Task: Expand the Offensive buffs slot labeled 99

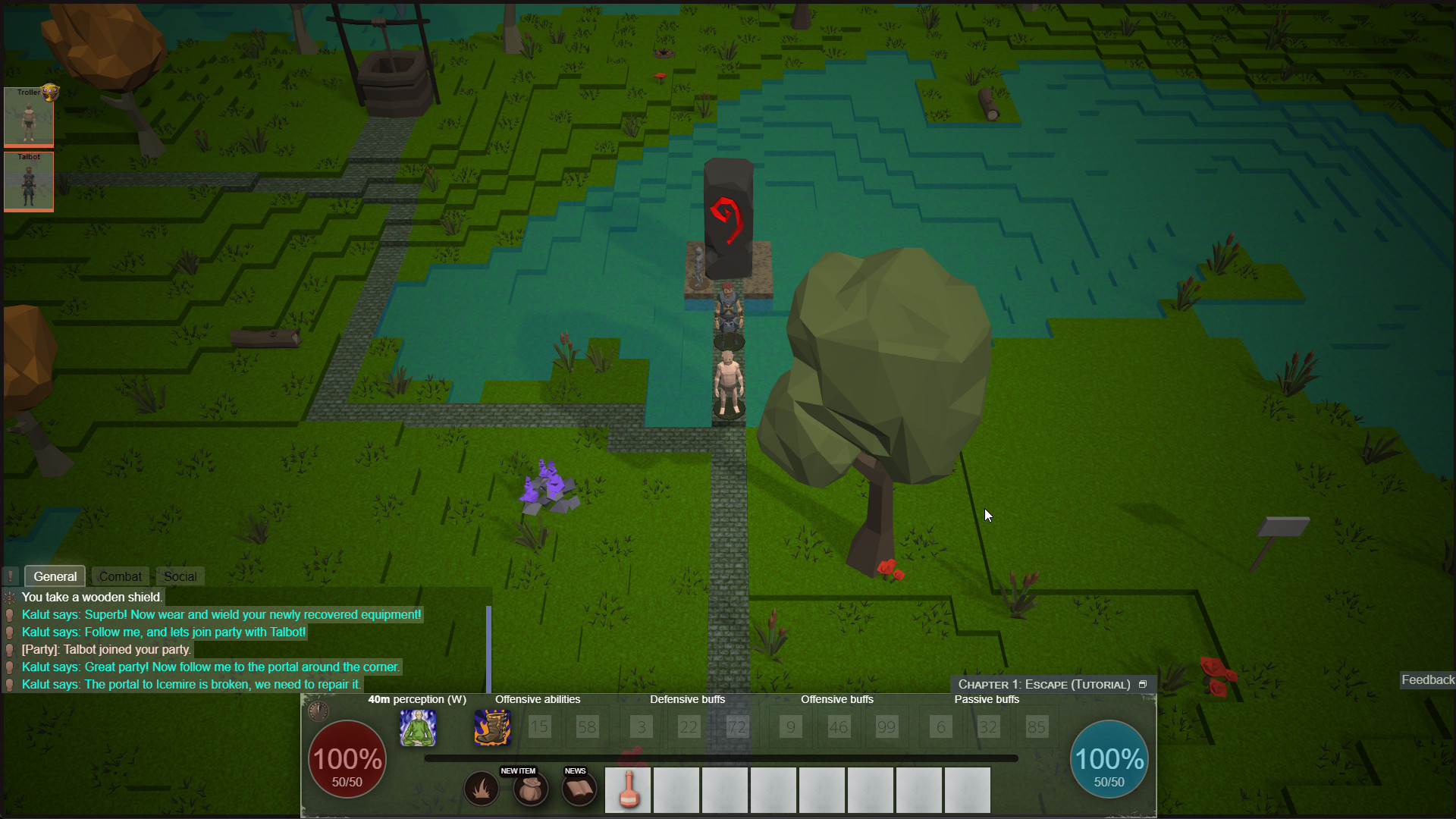Action: [x=886, y=726]
